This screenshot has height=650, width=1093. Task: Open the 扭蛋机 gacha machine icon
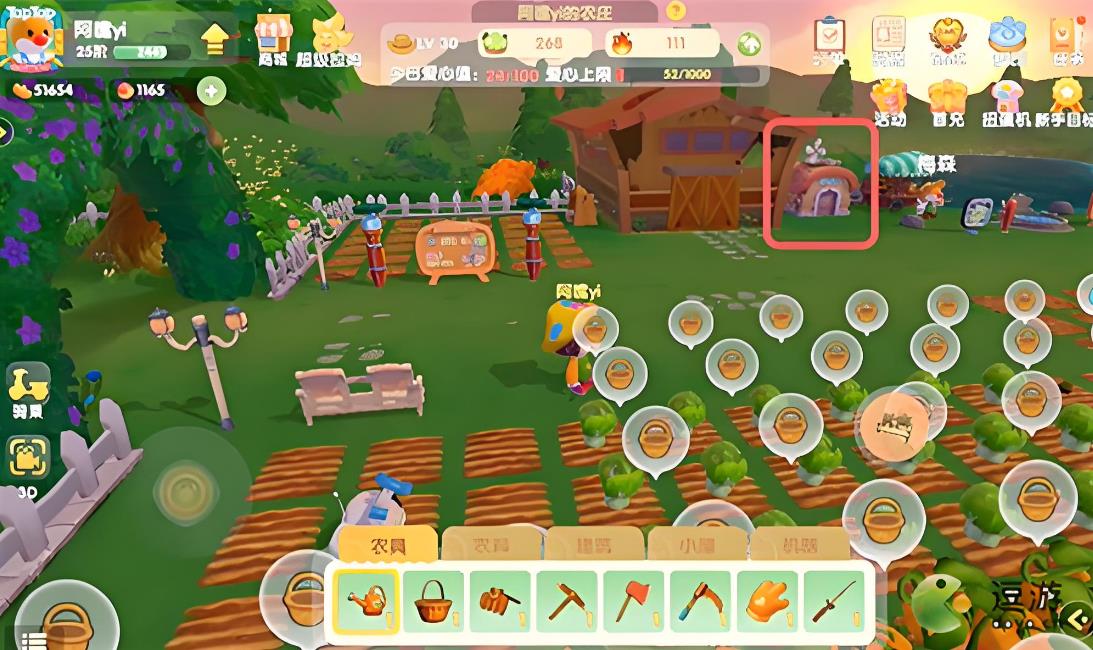click(1007, 100)
